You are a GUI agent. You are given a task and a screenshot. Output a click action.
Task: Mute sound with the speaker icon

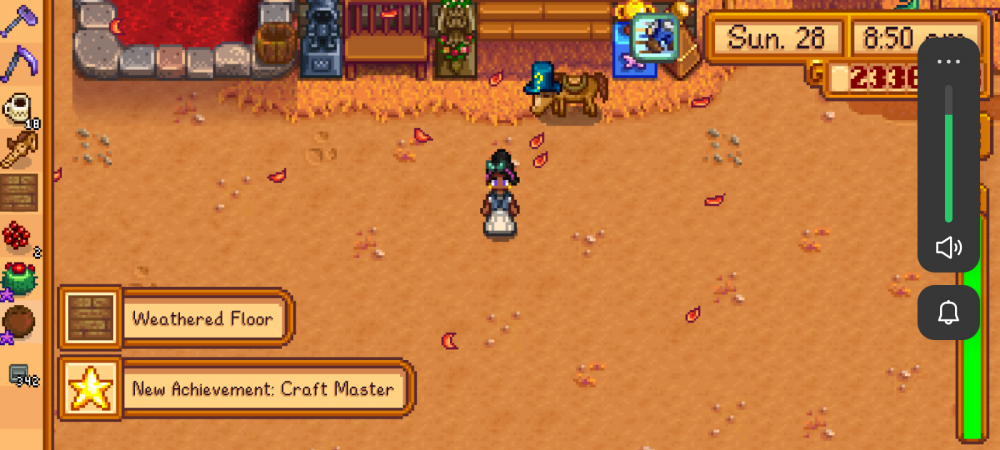[948, 248]
